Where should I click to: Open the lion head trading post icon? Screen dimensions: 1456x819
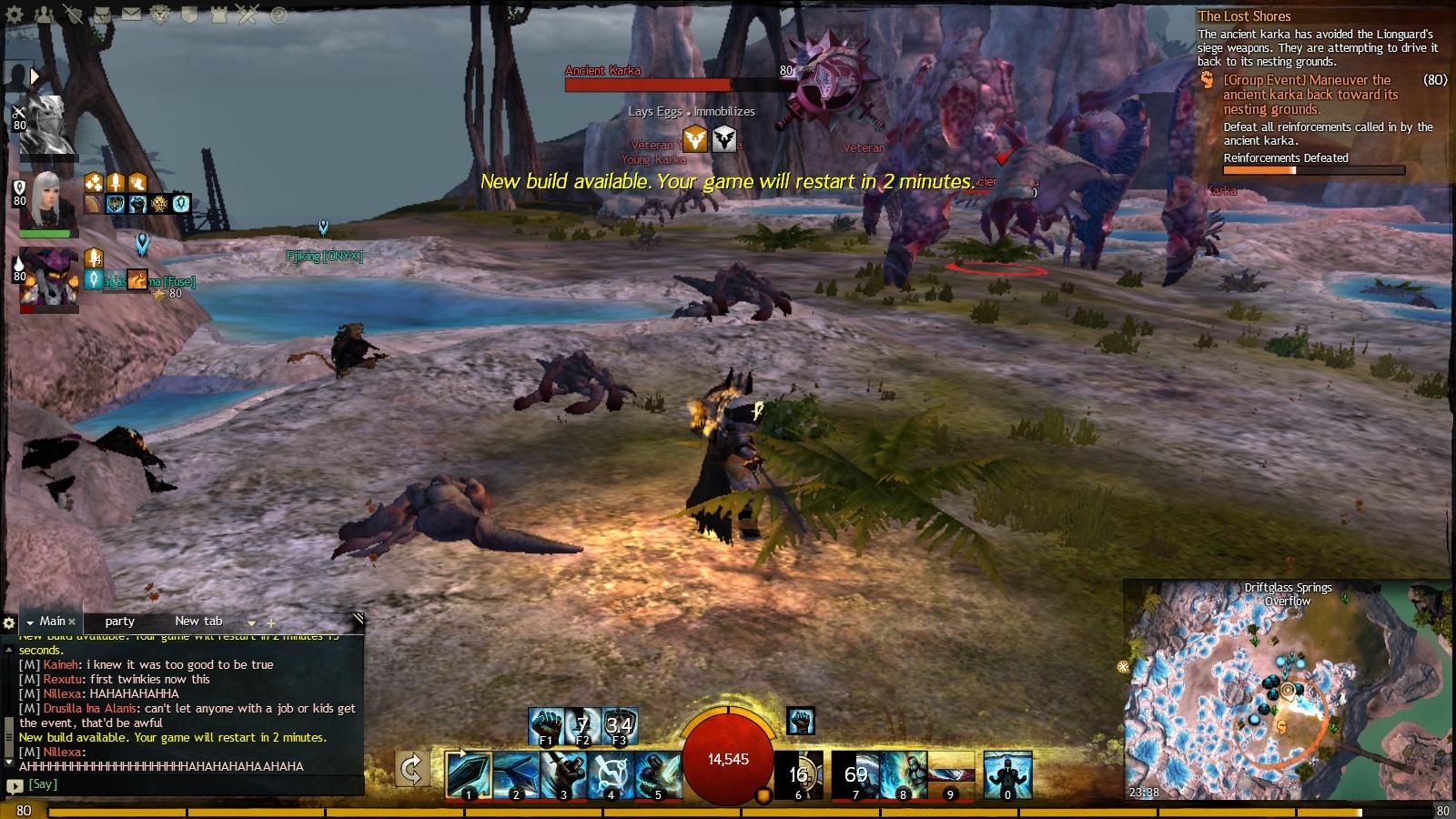click(160, 15)
